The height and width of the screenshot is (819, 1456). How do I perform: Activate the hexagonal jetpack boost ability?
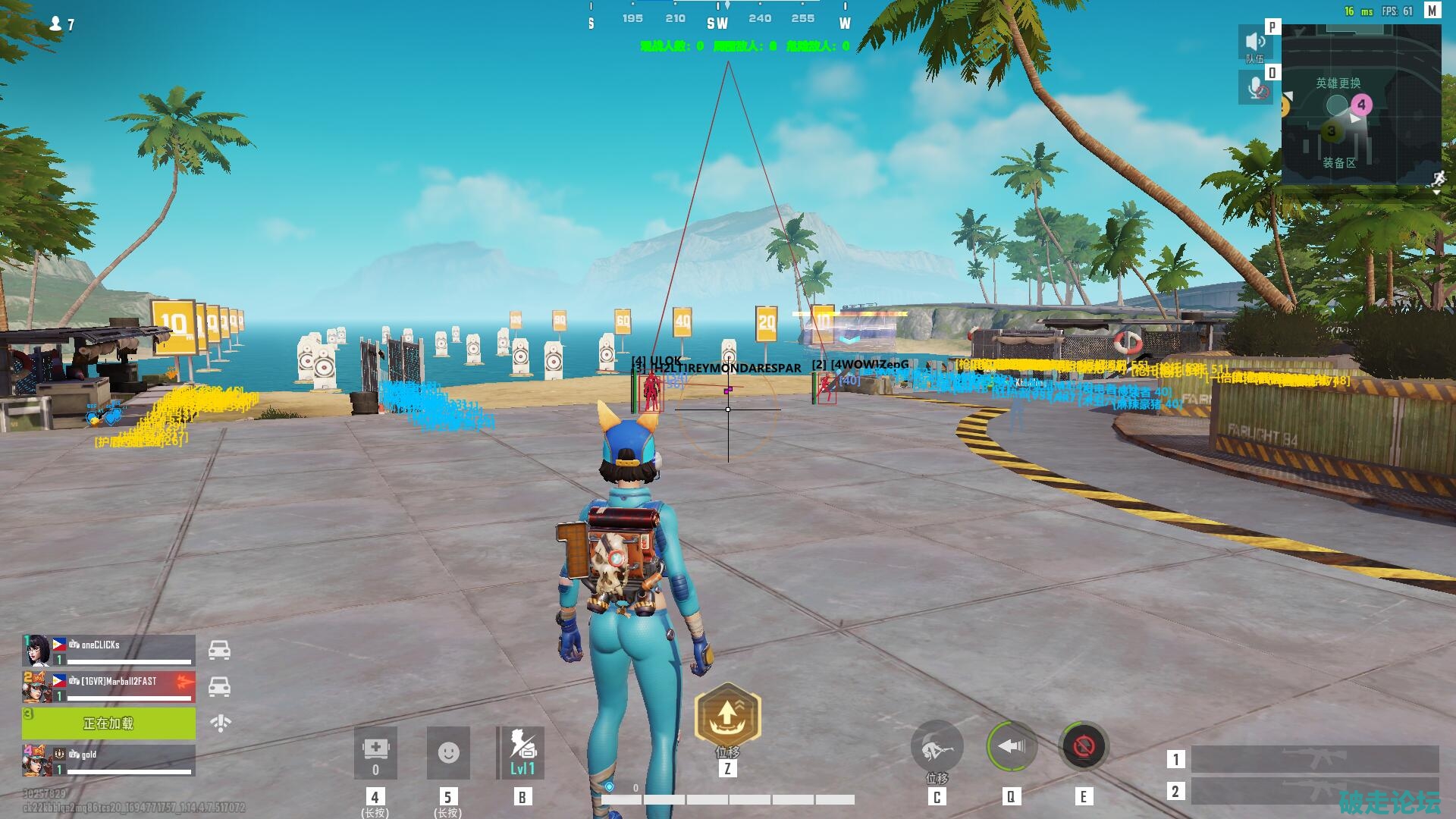click(x=727, y=714)
